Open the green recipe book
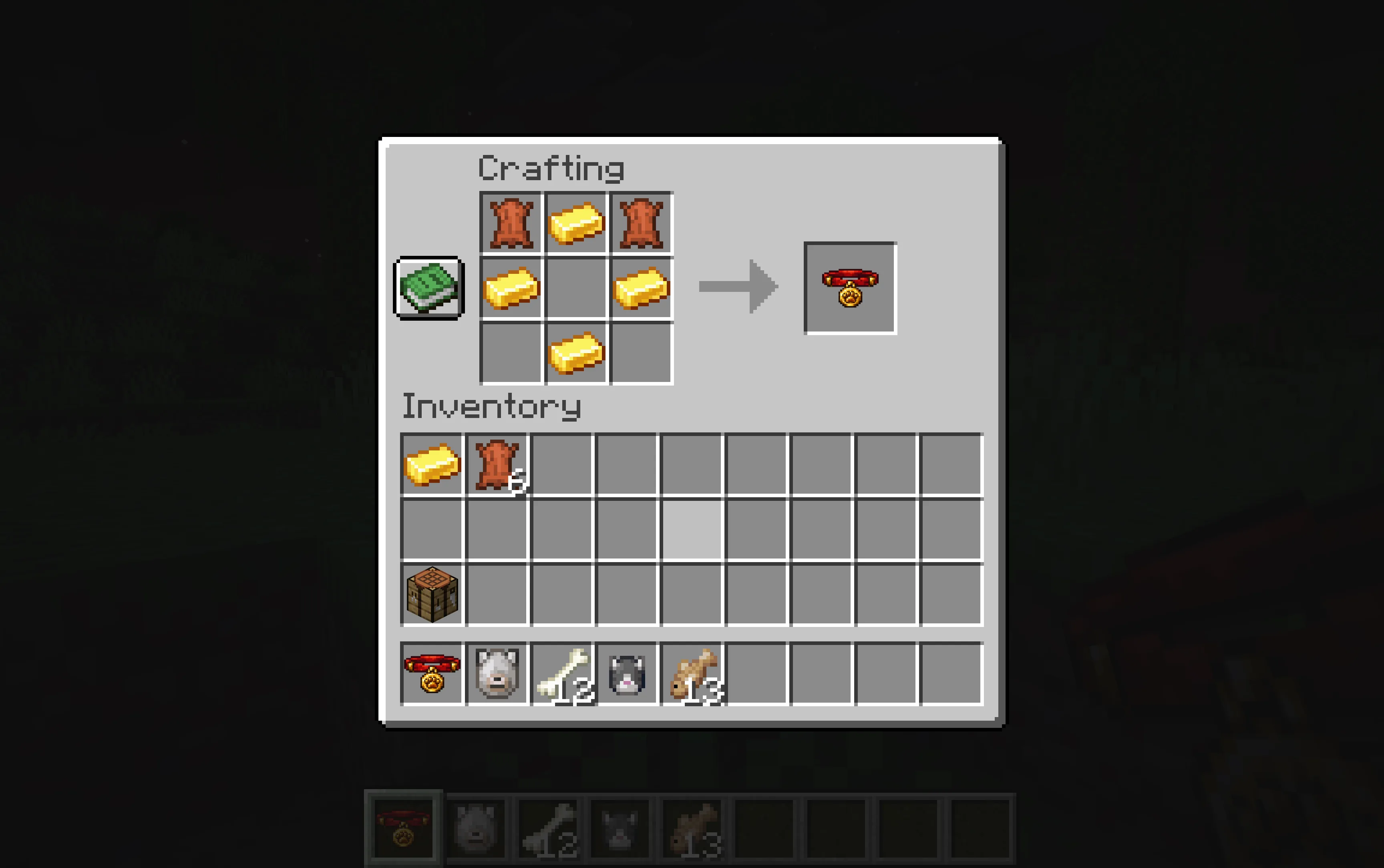This screenshot has height=868, width=1384. [x=429, y=287]
